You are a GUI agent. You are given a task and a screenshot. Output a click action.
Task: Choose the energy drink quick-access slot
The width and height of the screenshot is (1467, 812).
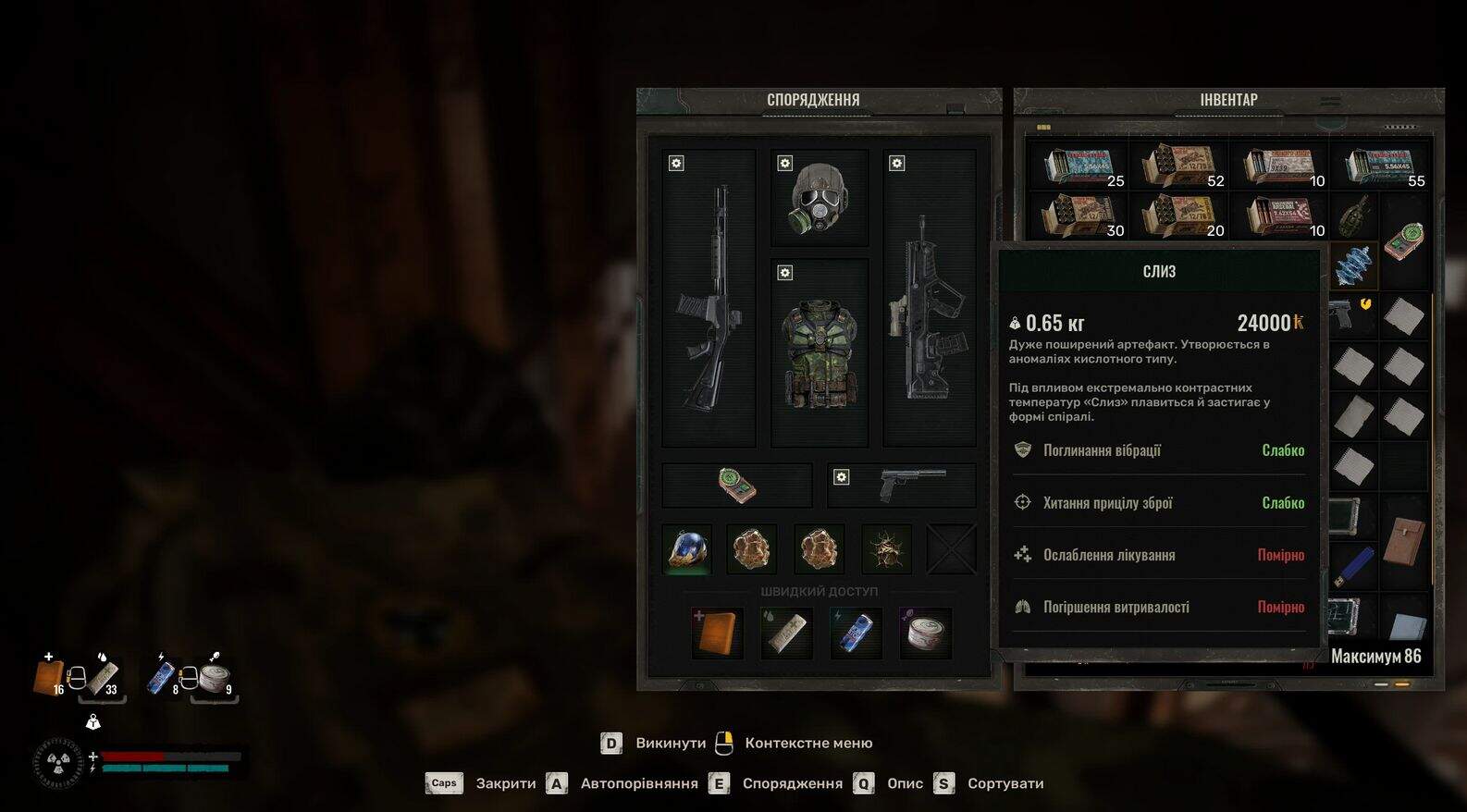click(857, 634)
